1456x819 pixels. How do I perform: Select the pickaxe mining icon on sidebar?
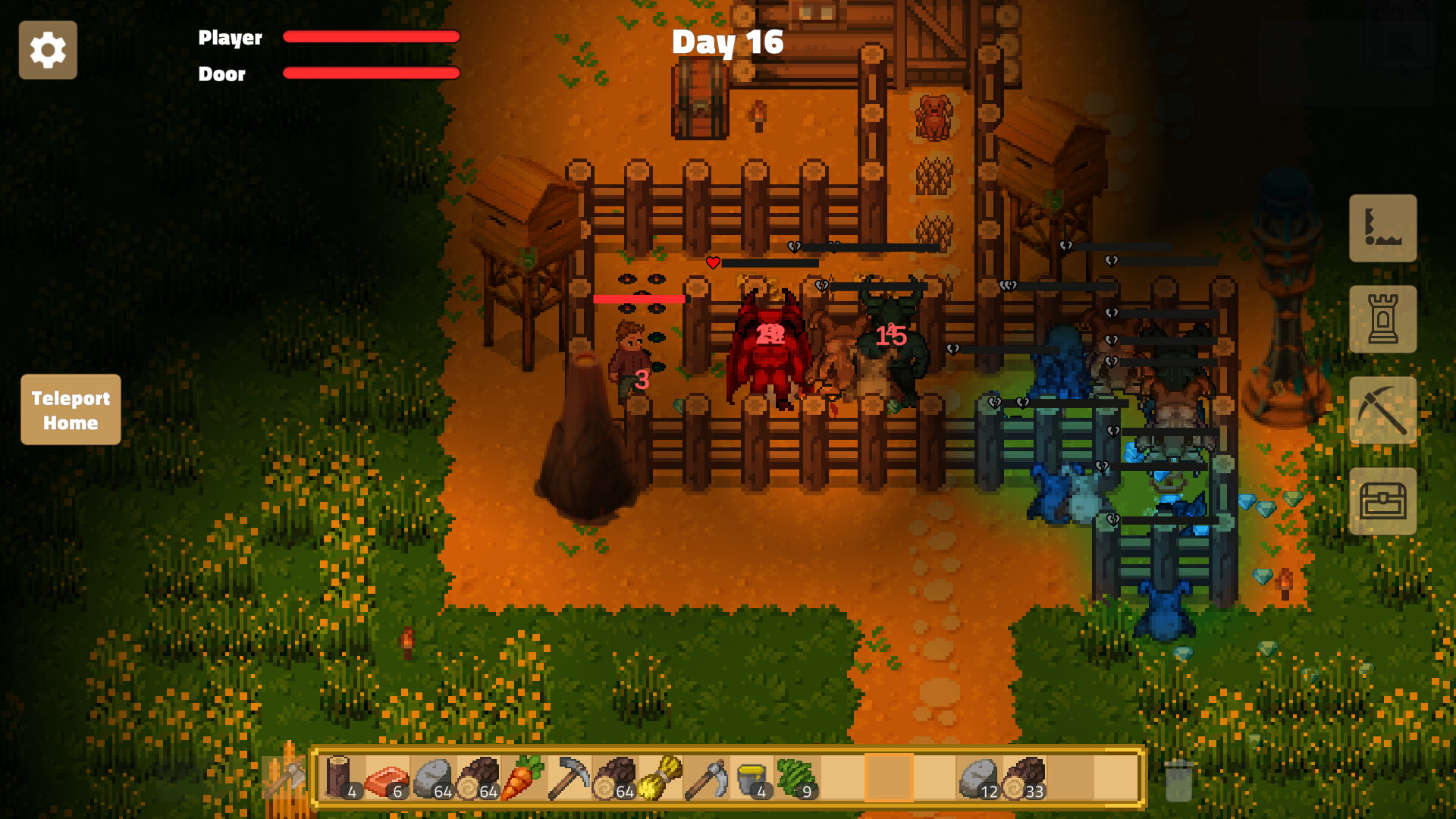pyautogui.click(x=1383, y=409)
